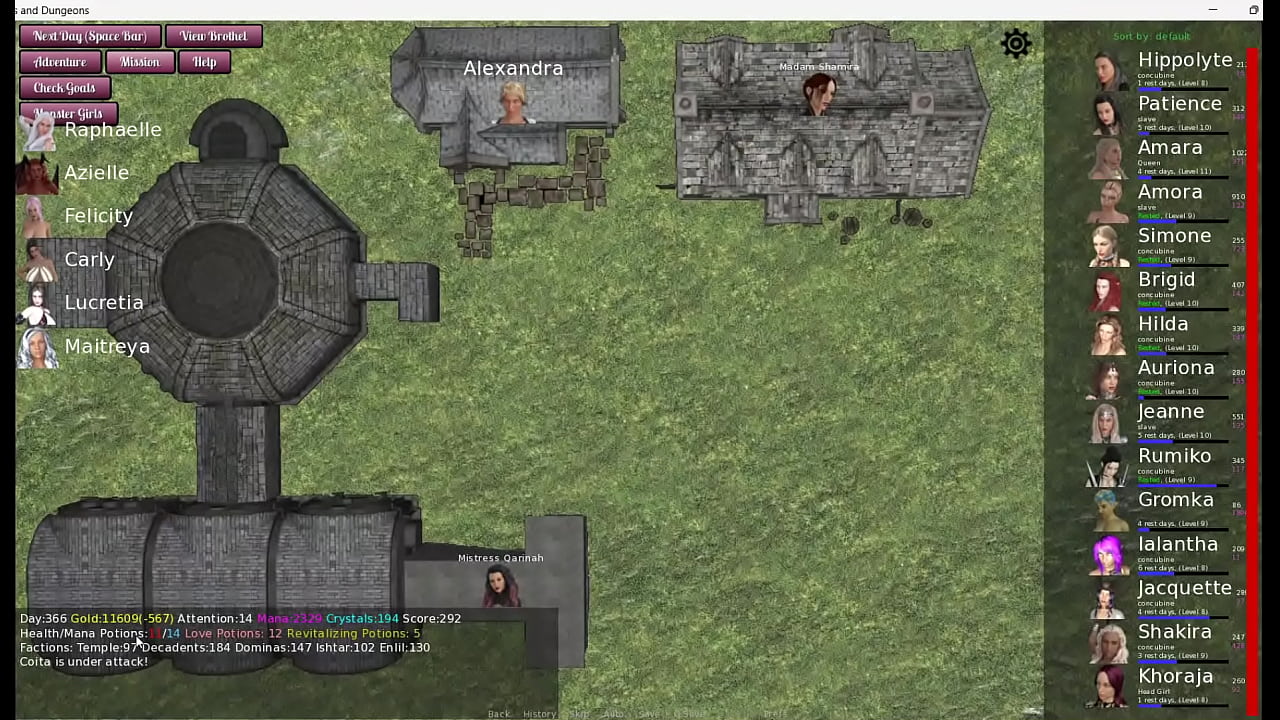This screenshot has height=720, width=1280.
Task: Select Raphaelle from the monster girls list
Action: coord(112,130)
